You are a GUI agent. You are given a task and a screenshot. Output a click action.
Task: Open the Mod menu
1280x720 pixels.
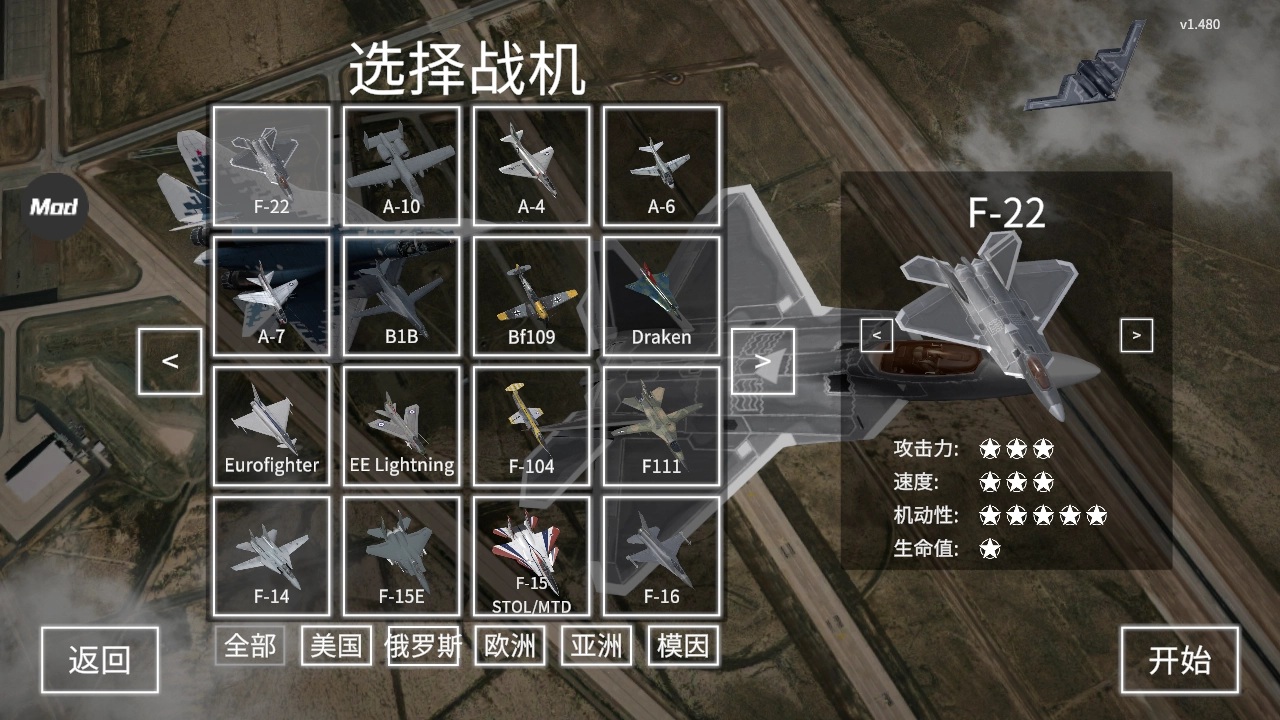(55, 207)
